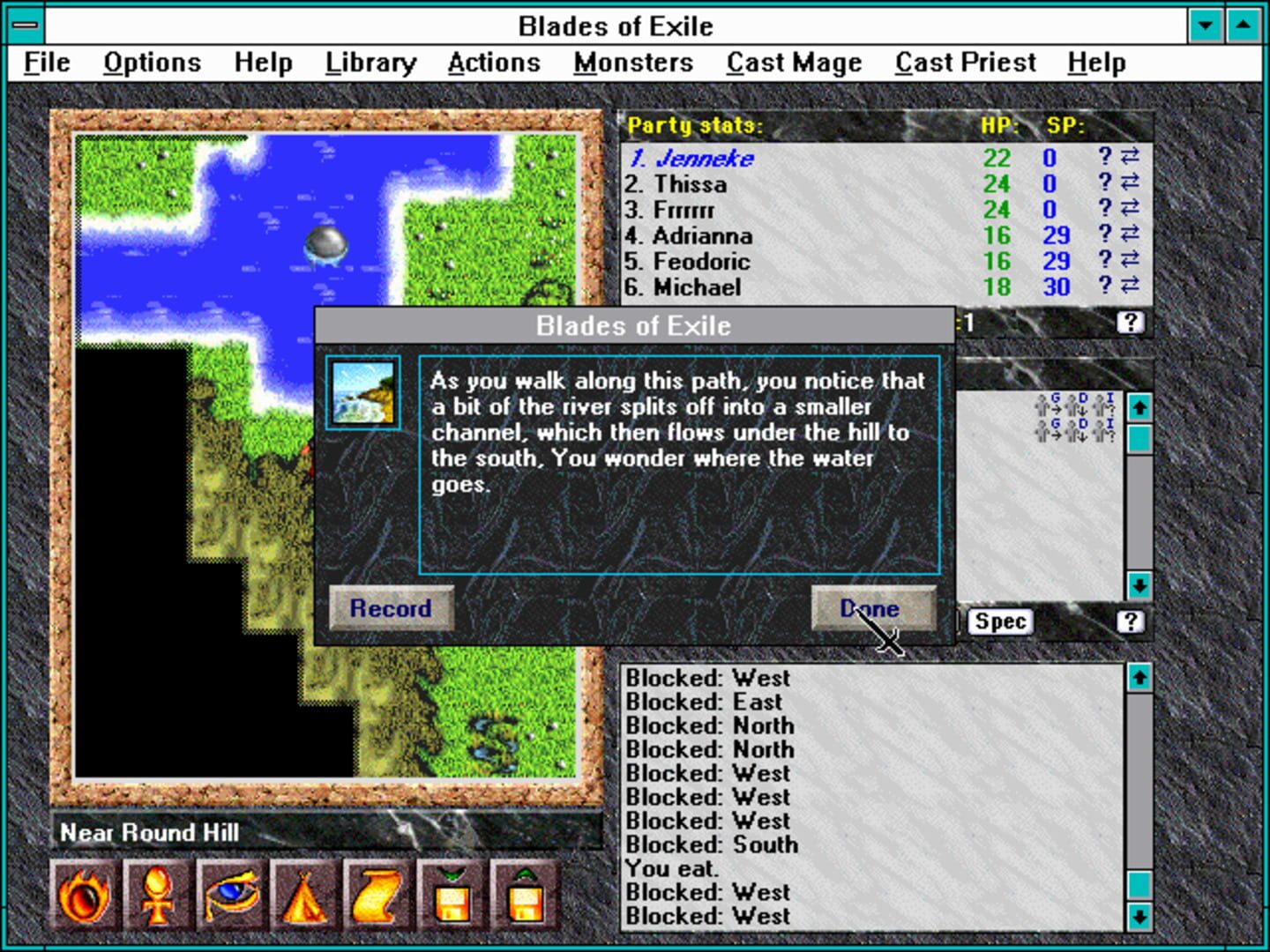This screenshot has width=1270, height=952.
Task: Click the down arrow on the message log scrollbar
Action: pos(1140,918)
